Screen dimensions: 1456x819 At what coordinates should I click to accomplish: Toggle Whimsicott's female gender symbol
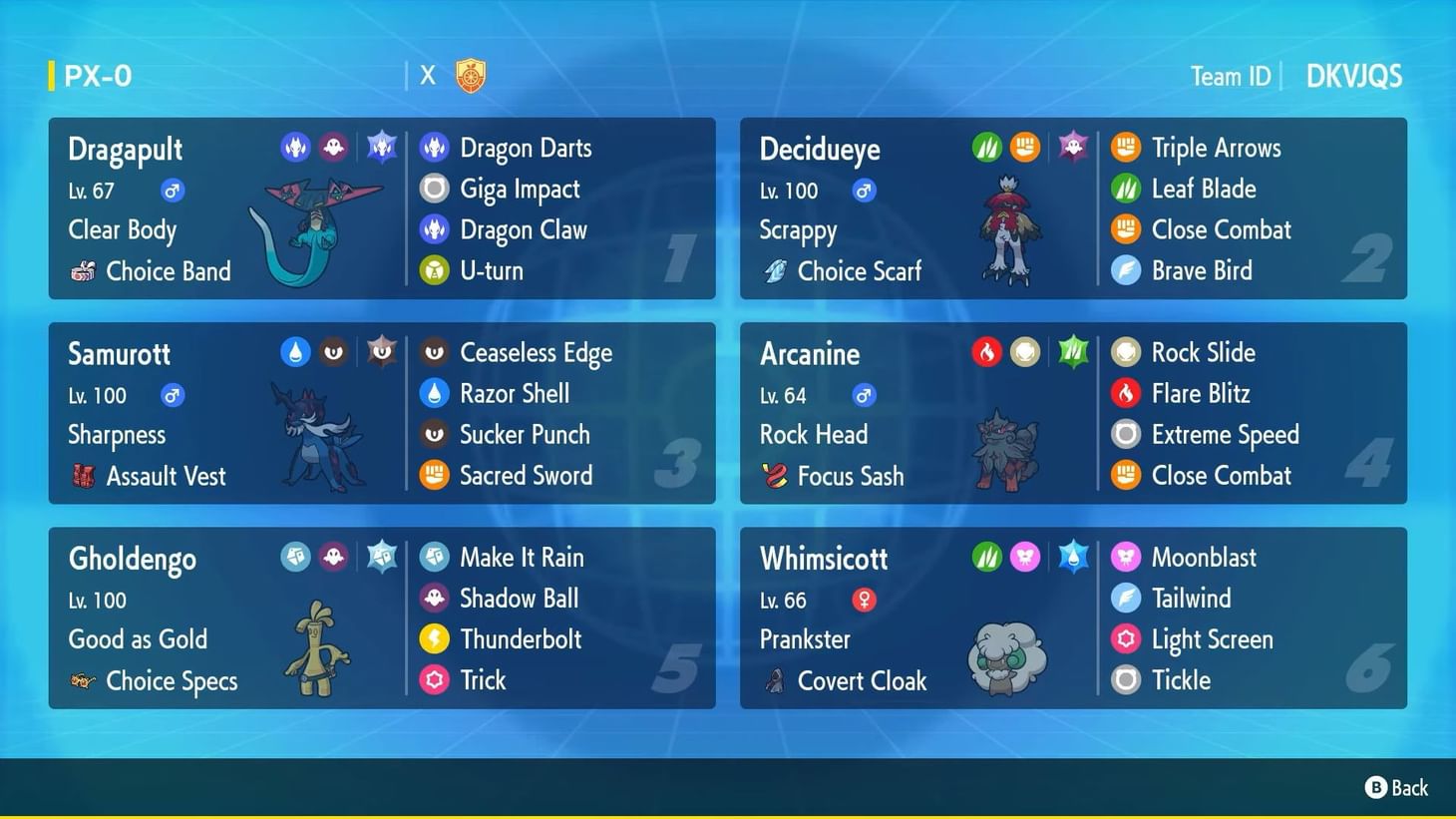tap(863, 600)
